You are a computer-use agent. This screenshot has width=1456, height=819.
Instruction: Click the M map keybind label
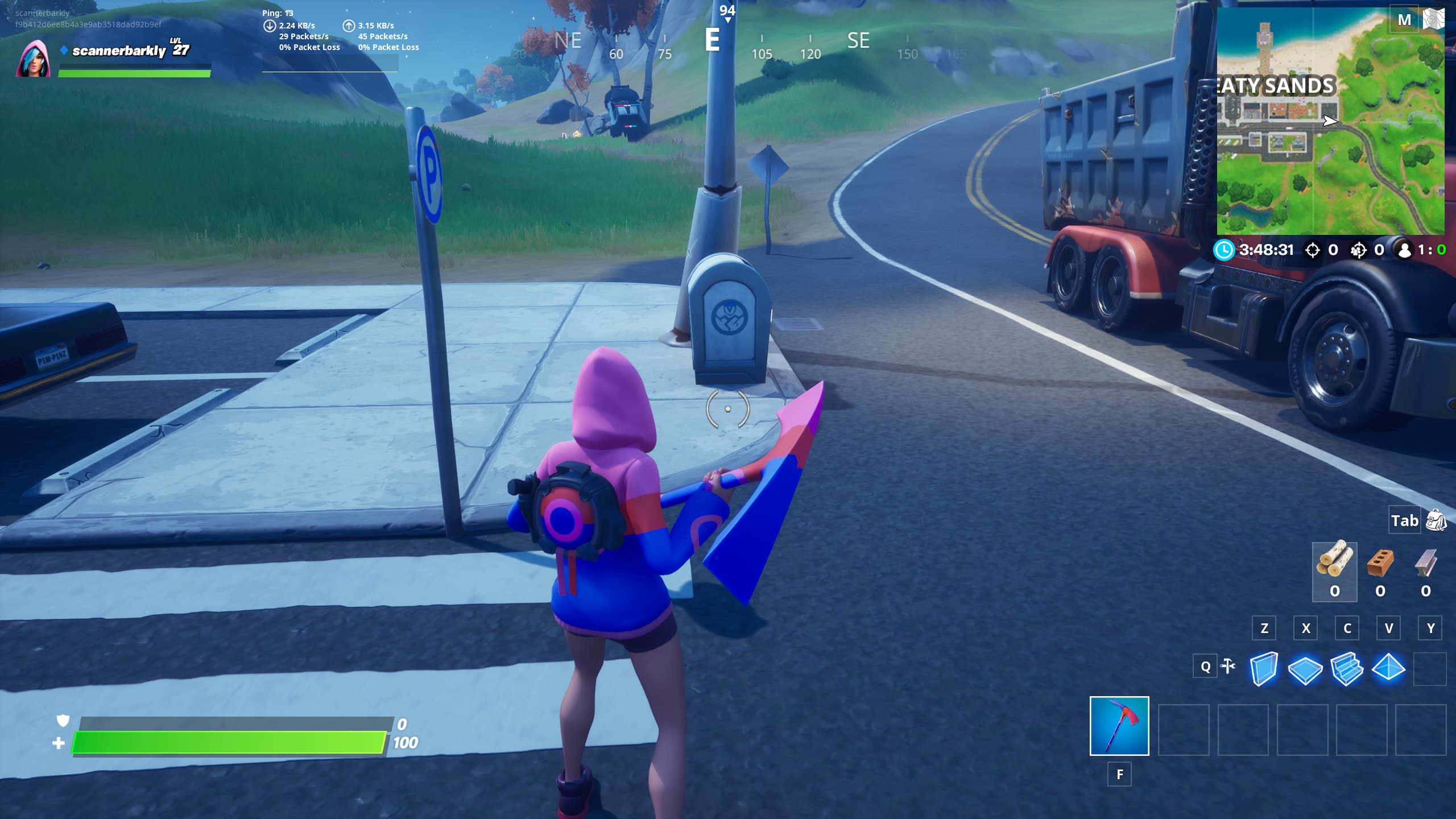1405,19
